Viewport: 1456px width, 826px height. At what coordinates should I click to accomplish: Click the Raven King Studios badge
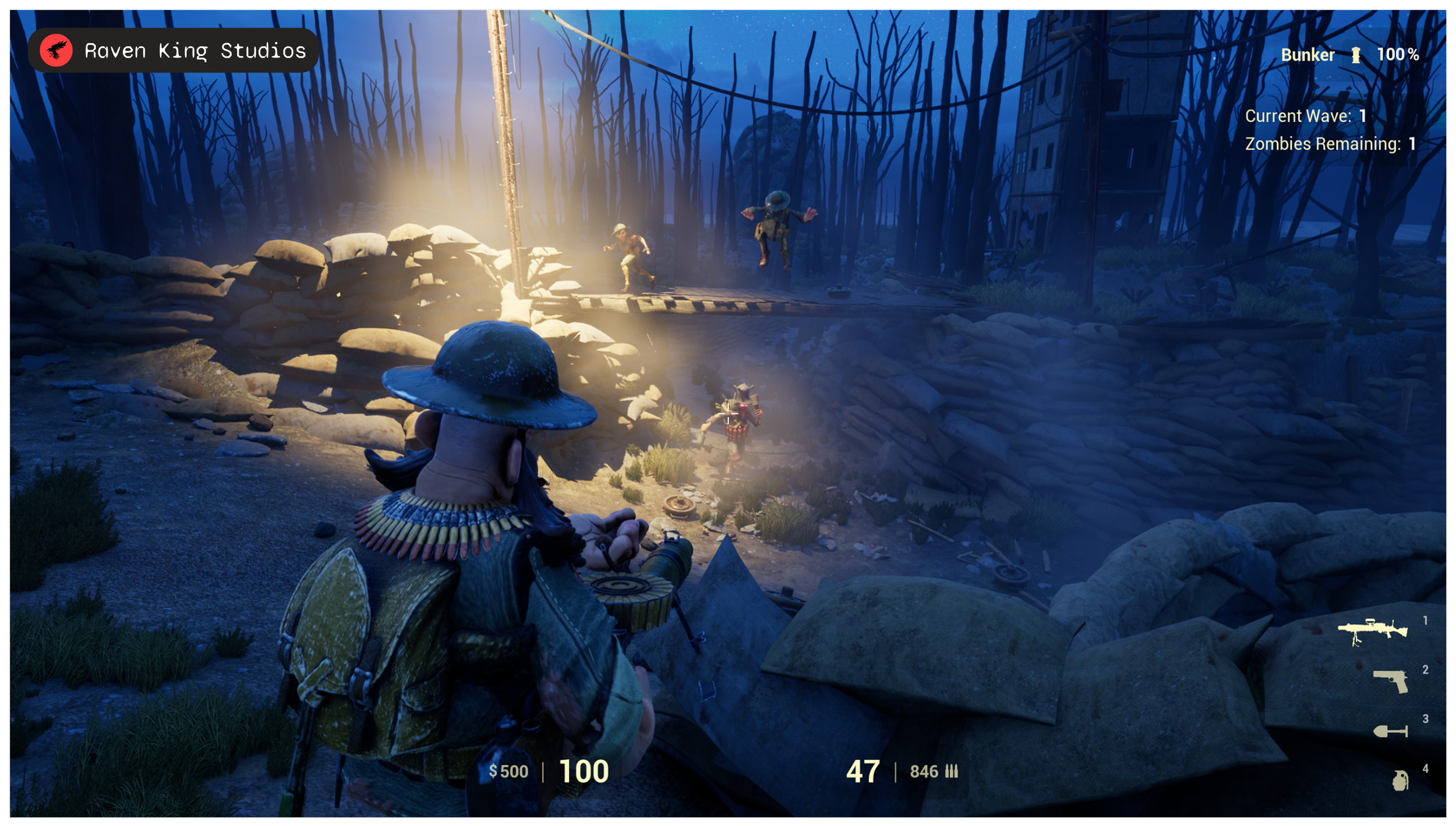[173, 51]
